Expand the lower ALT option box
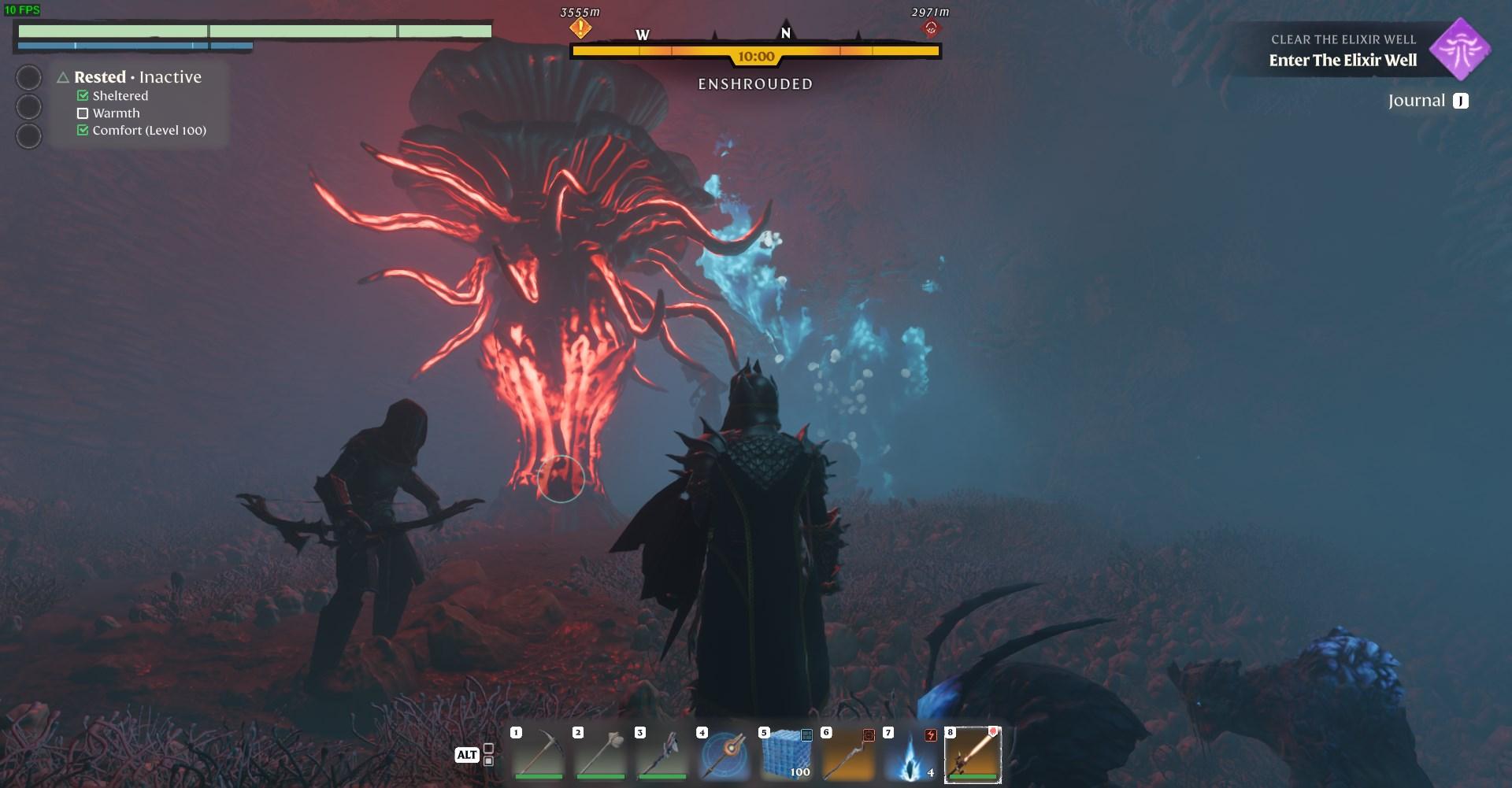 487,760
